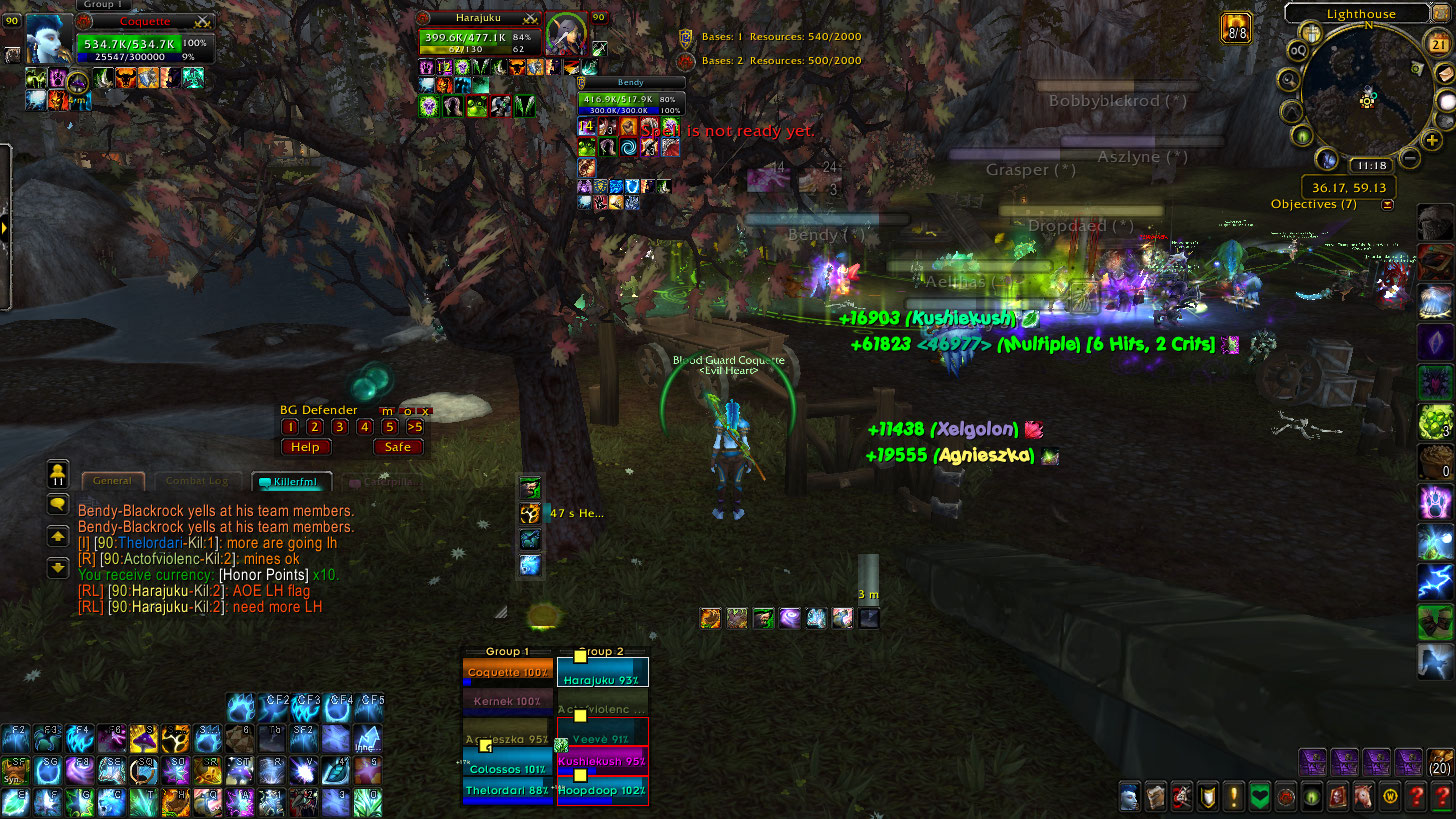Announce Safe with the BG Defender button
This screenshot has width=1456, height=819.
[398, 447]
